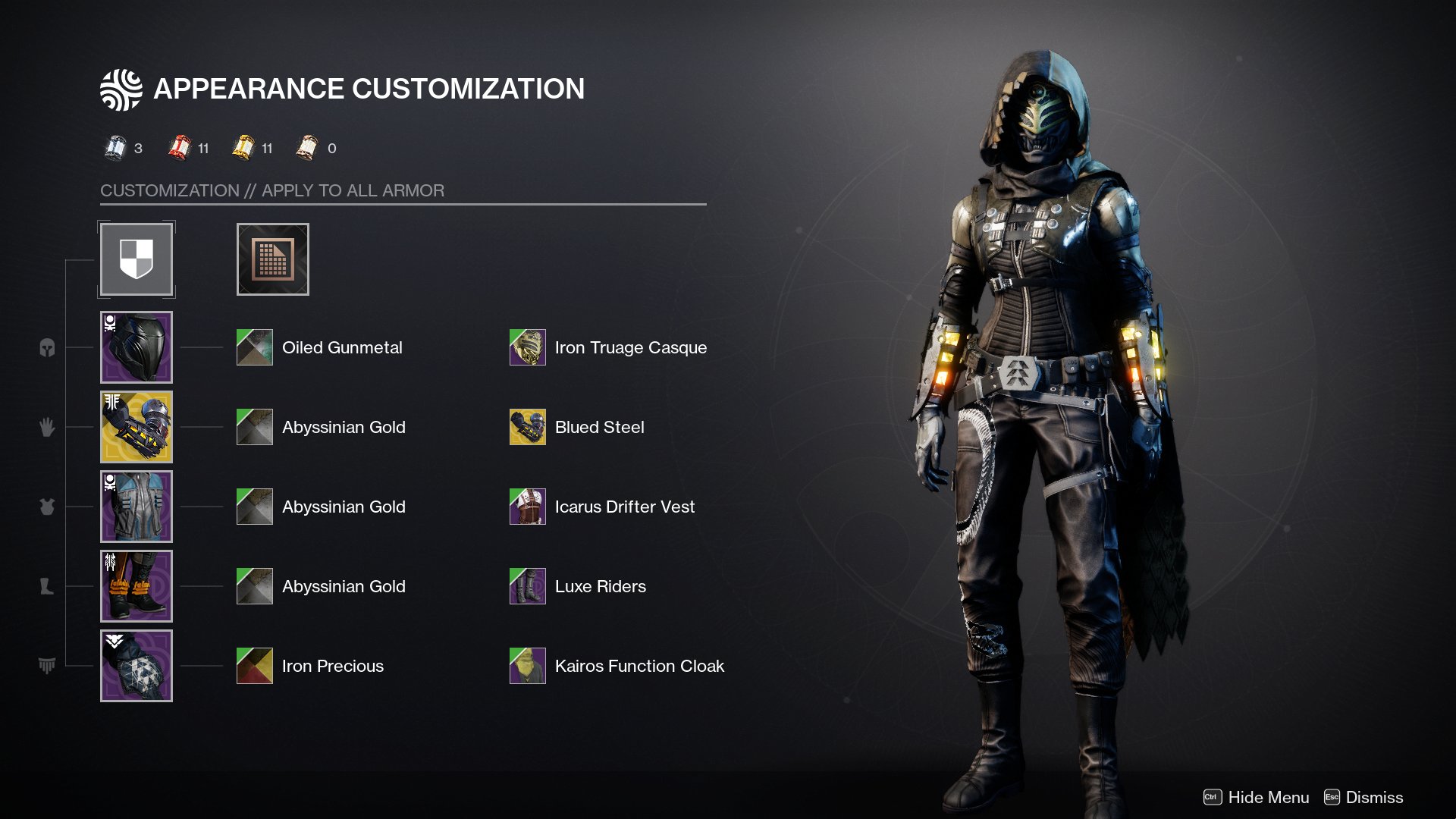Image resolution: width=1456 pixels, height=819 pixels.
Task: Open the Apply to All Armor shield icon
Action: 136,259
